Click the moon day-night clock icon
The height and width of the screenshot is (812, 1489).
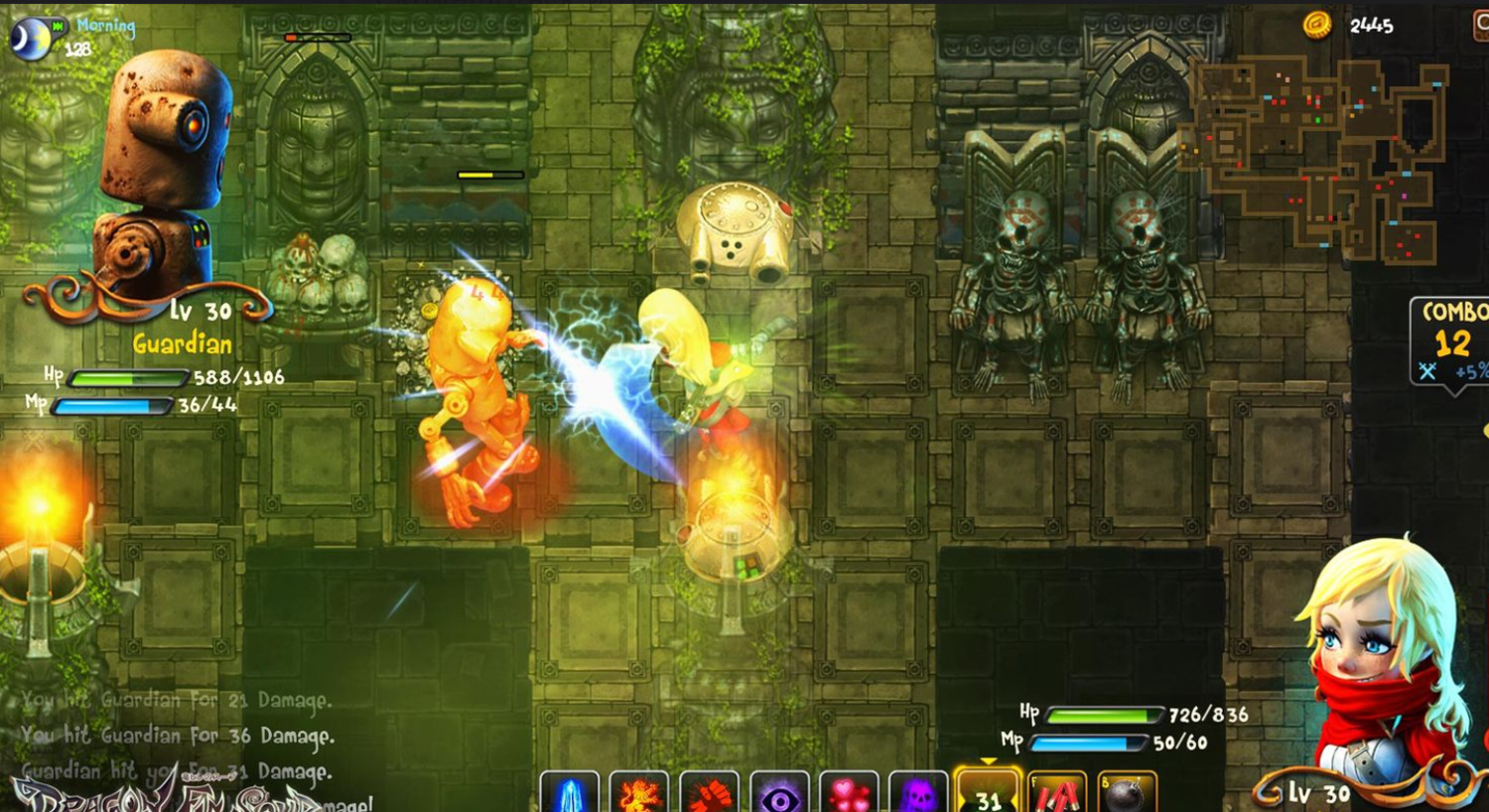click(30, 38)
